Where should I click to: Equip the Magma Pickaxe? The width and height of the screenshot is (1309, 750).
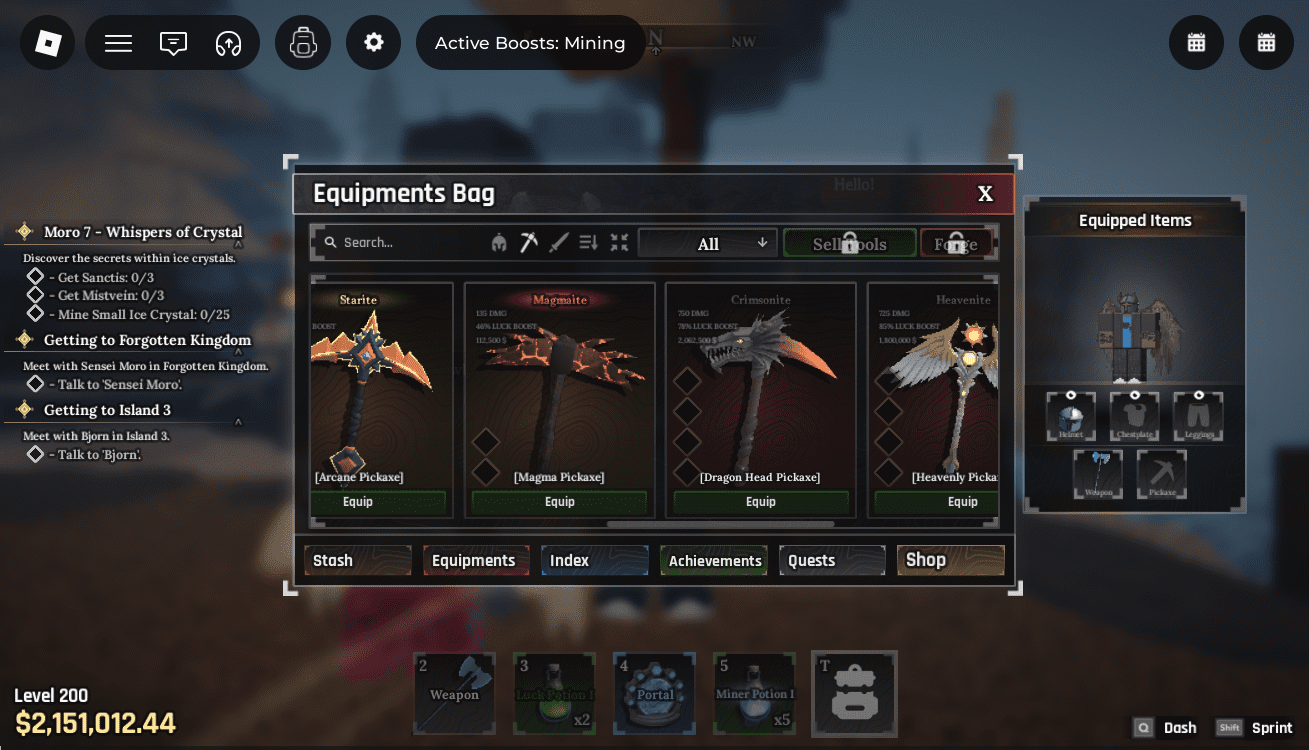pos(559,501)
